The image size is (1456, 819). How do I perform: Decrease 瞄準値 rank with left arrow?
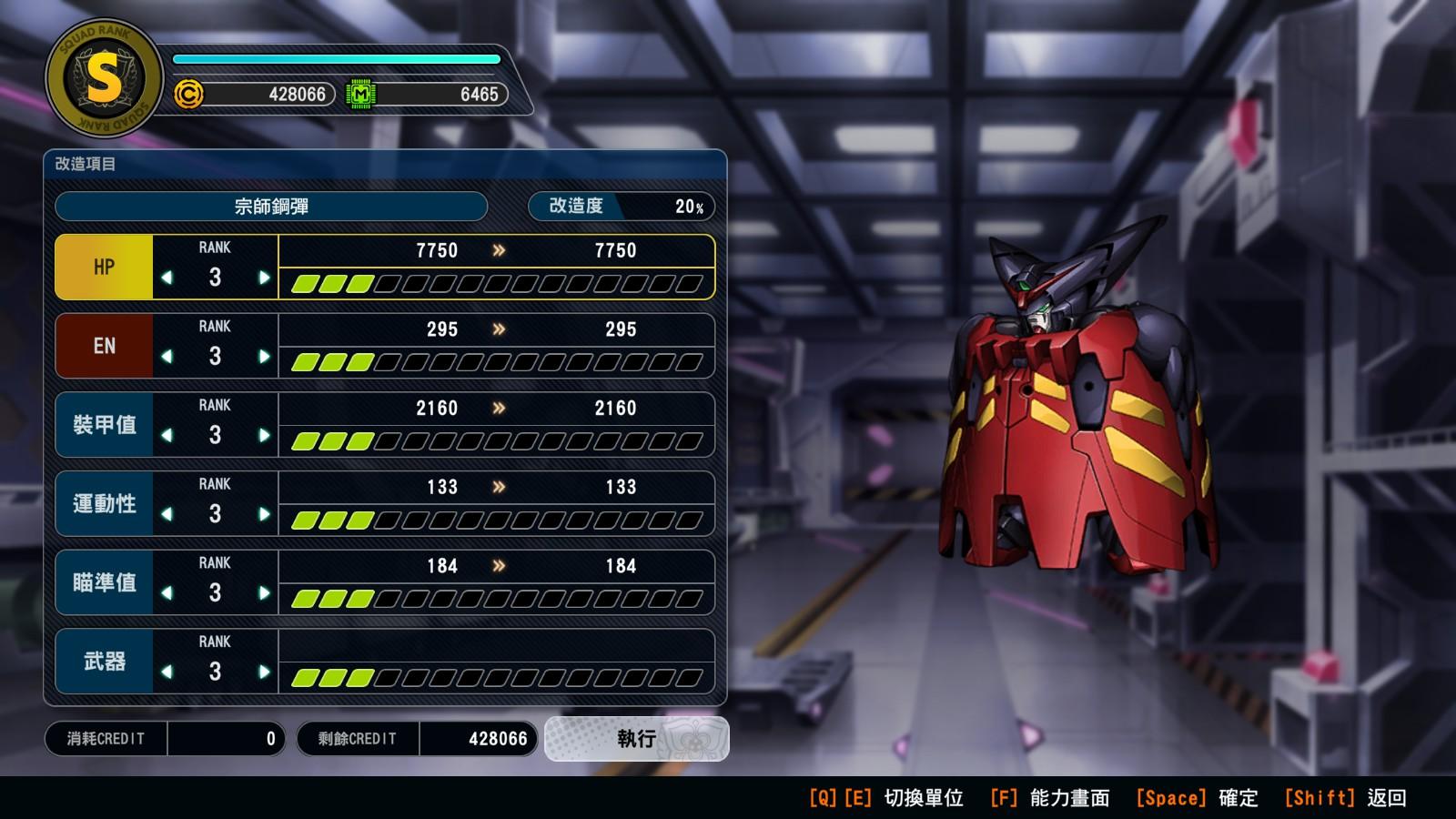pyautogui.click(x=167, y=593)
